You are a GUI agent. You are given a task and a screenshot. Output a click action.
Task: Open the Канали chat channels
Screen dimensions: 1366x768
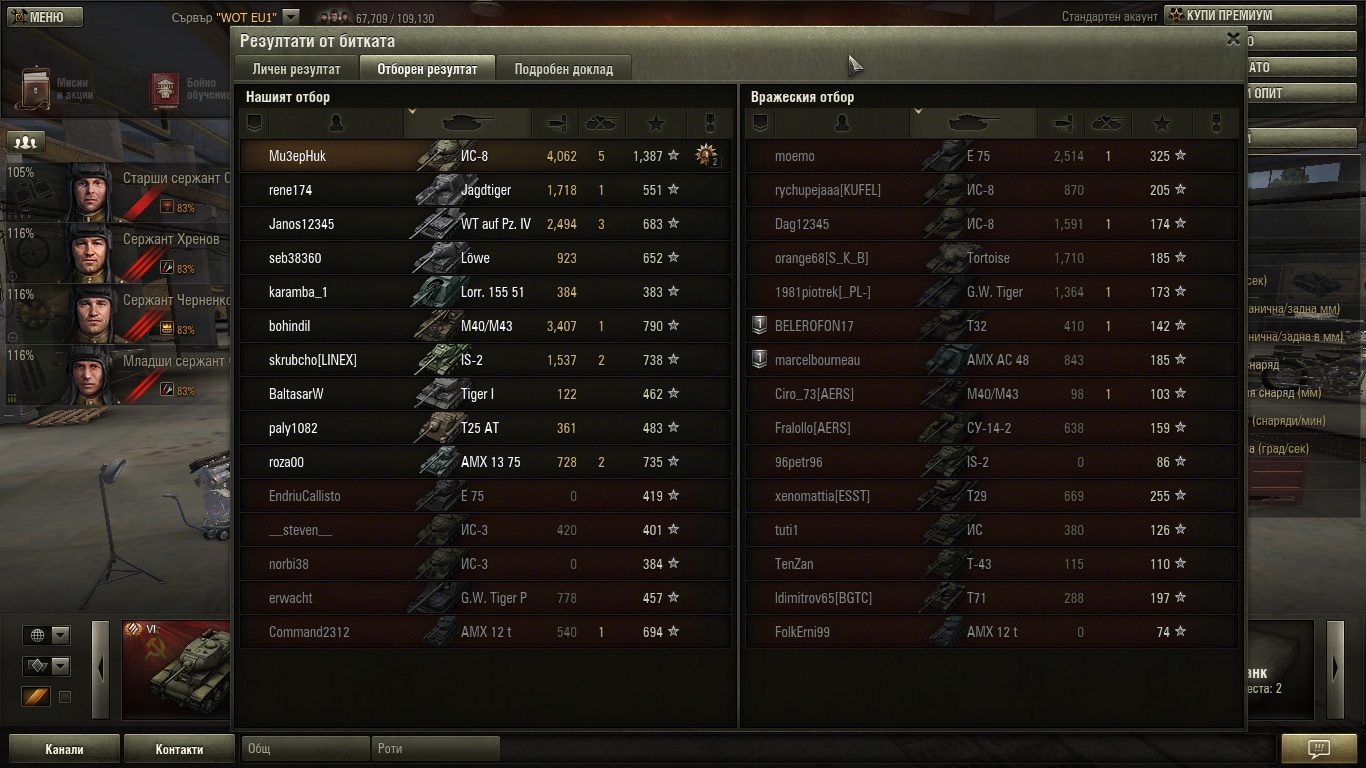point(64,749)
